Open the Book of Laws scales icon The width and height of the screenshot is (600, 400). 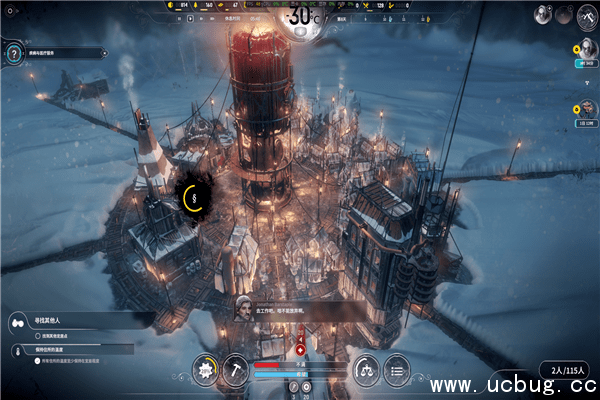click(x=367, y=368)
